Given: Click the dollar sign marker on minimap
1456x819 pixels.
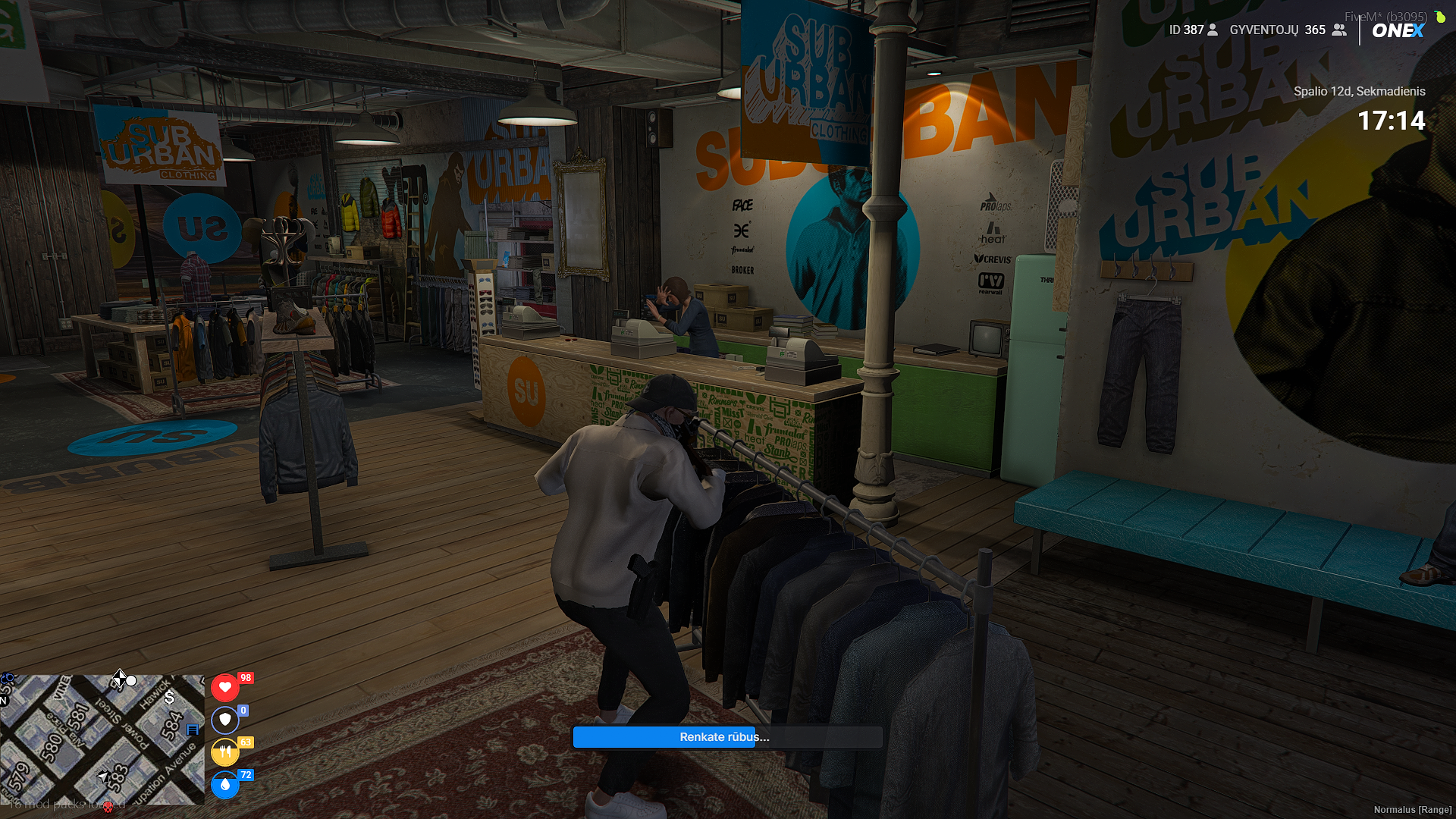Looking at the screenshot, I should pos(170,697).
